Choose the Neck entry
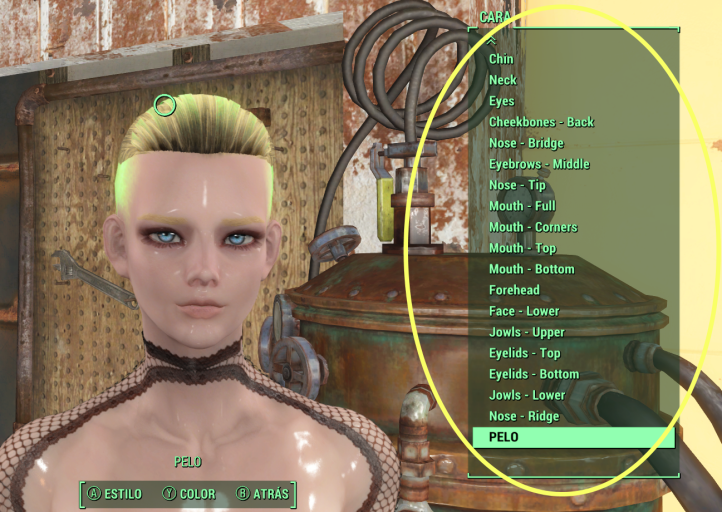 [503, 80]
